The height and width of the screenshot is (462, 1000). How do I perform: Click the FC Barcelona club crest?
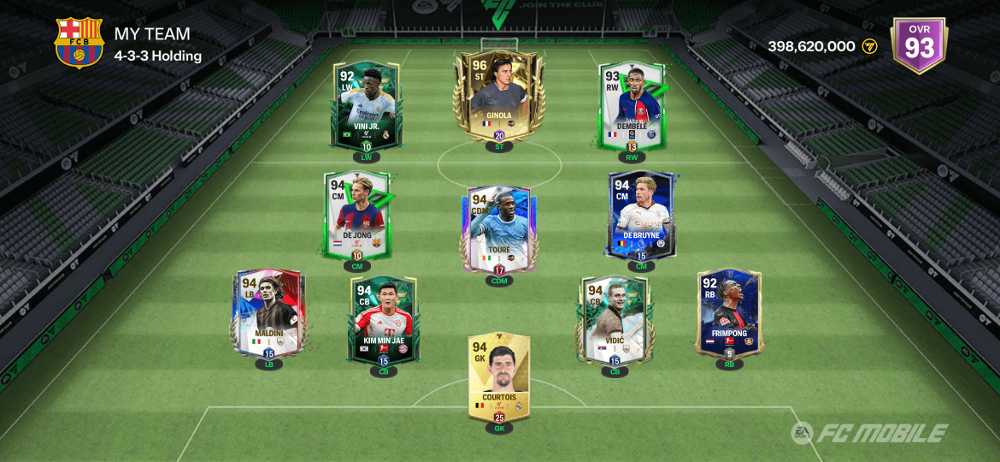point(78,44)
